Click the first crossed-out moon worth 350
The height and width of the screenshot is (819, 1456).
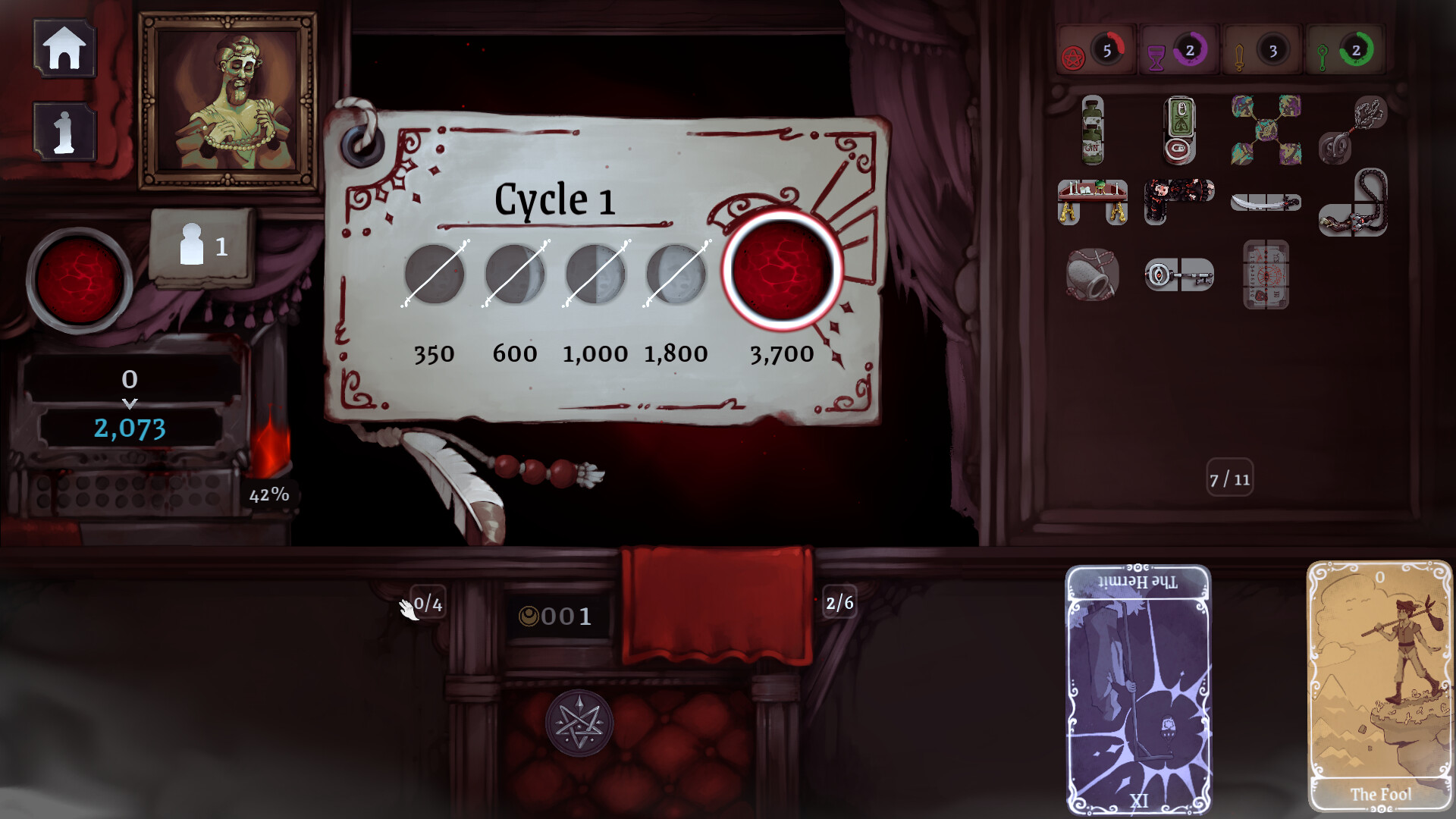[x=435, y=273]
